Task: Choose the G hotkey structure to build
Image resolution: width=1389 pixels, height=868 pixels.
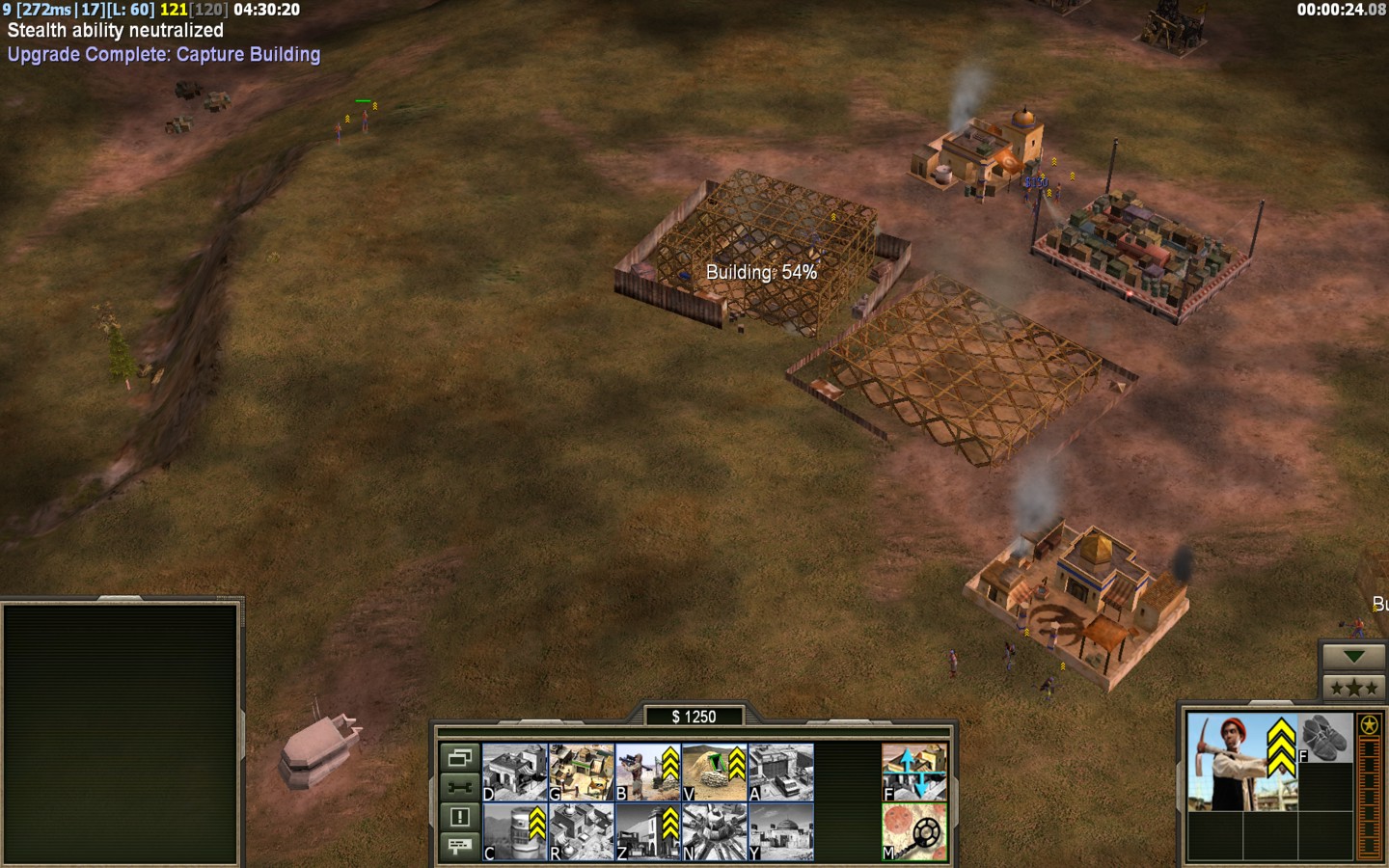Action: point(581,772)
